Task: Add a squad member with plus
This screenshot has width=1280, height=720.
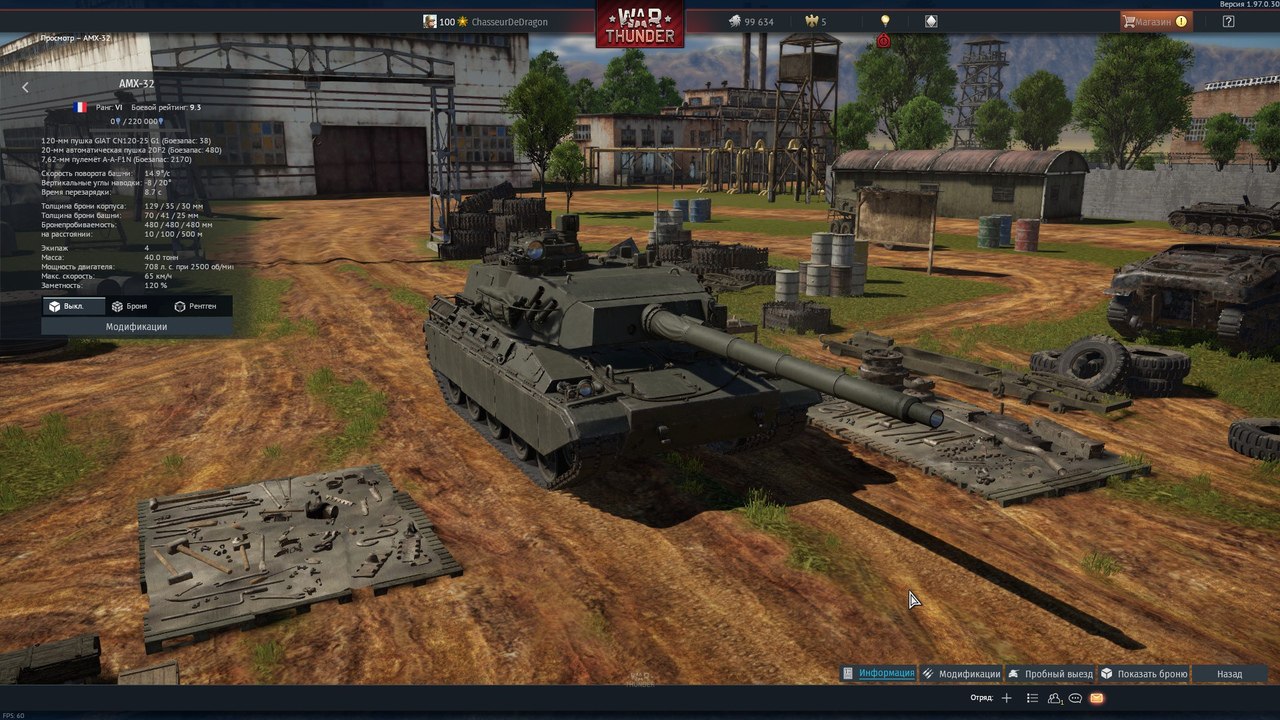Action: [1007, 698]
